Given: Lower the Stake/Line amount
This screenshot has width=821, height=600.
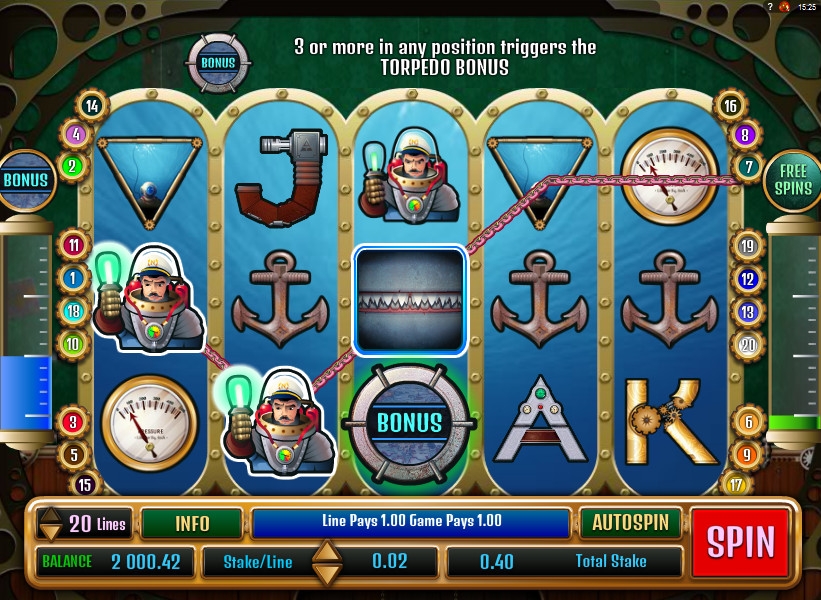Looking at the screenshot, I should click(x=327, y=573).
